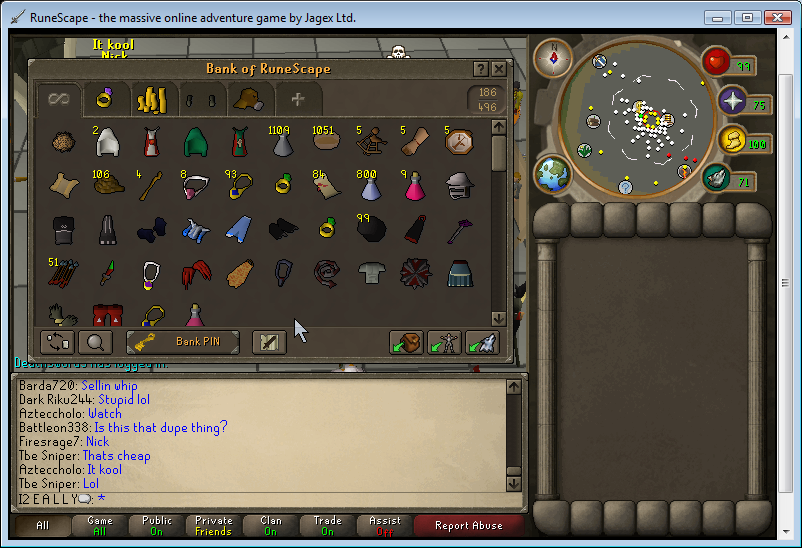Image resolution: width=802 pixels, height=548 pixels.
Task: Switch to the gold bars bank tab
Action: coord(151,99)
